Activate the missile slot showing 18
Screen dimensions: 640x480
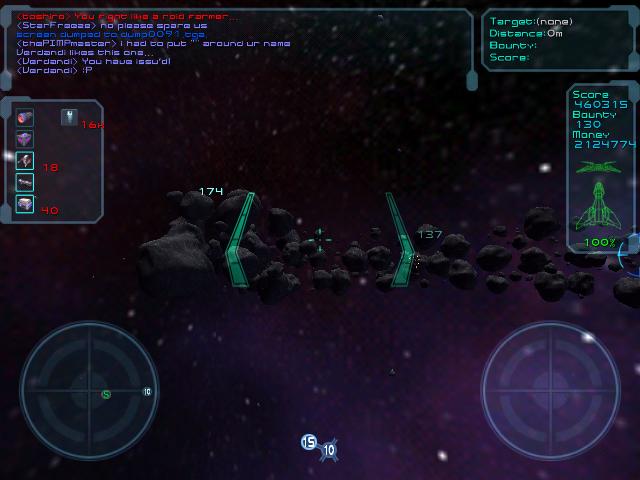coord(26,161)
